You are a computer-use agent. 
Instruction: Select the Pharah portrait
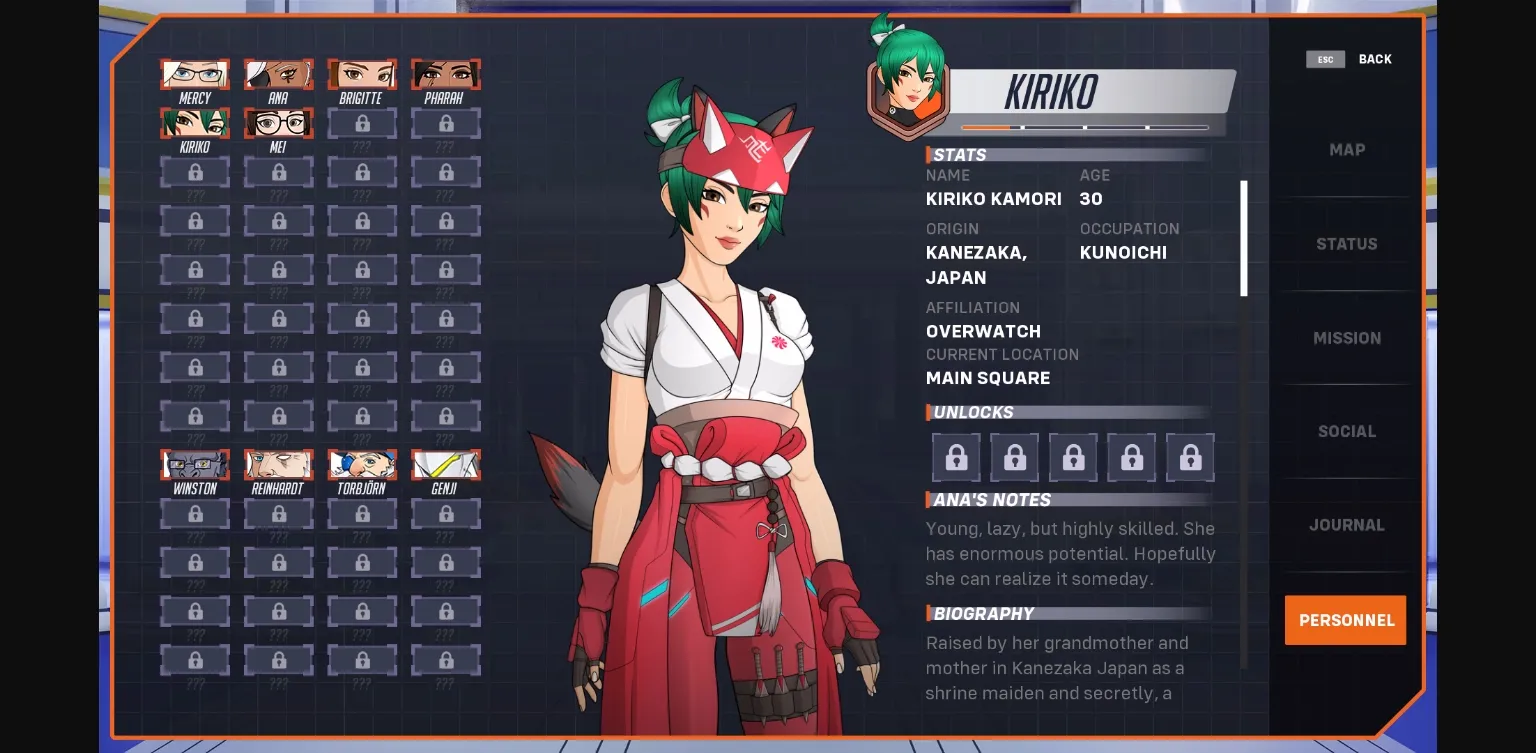tap(446, 74)
